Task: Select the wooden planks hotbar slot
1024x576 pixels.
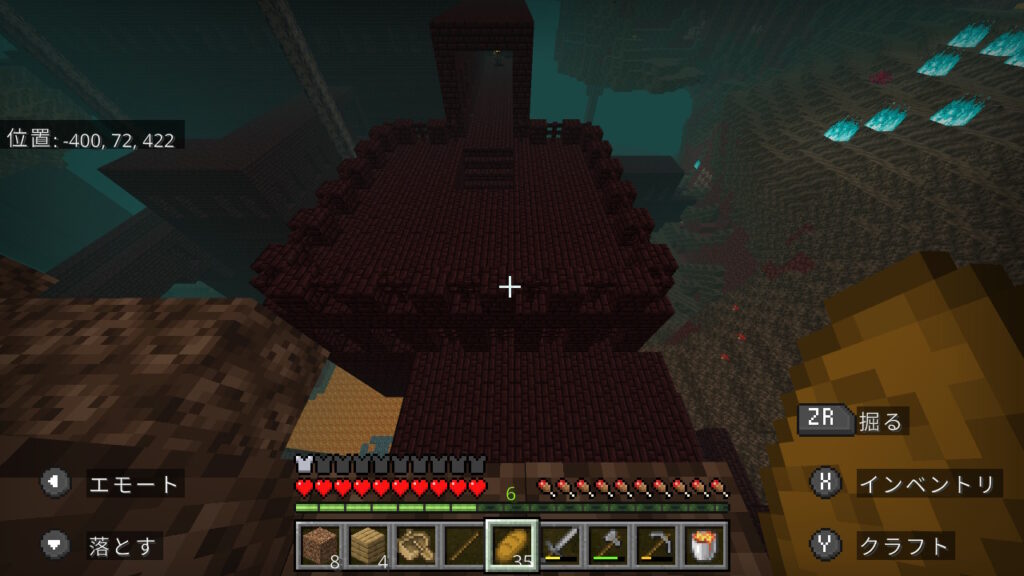Action: (x=366, y=545)
